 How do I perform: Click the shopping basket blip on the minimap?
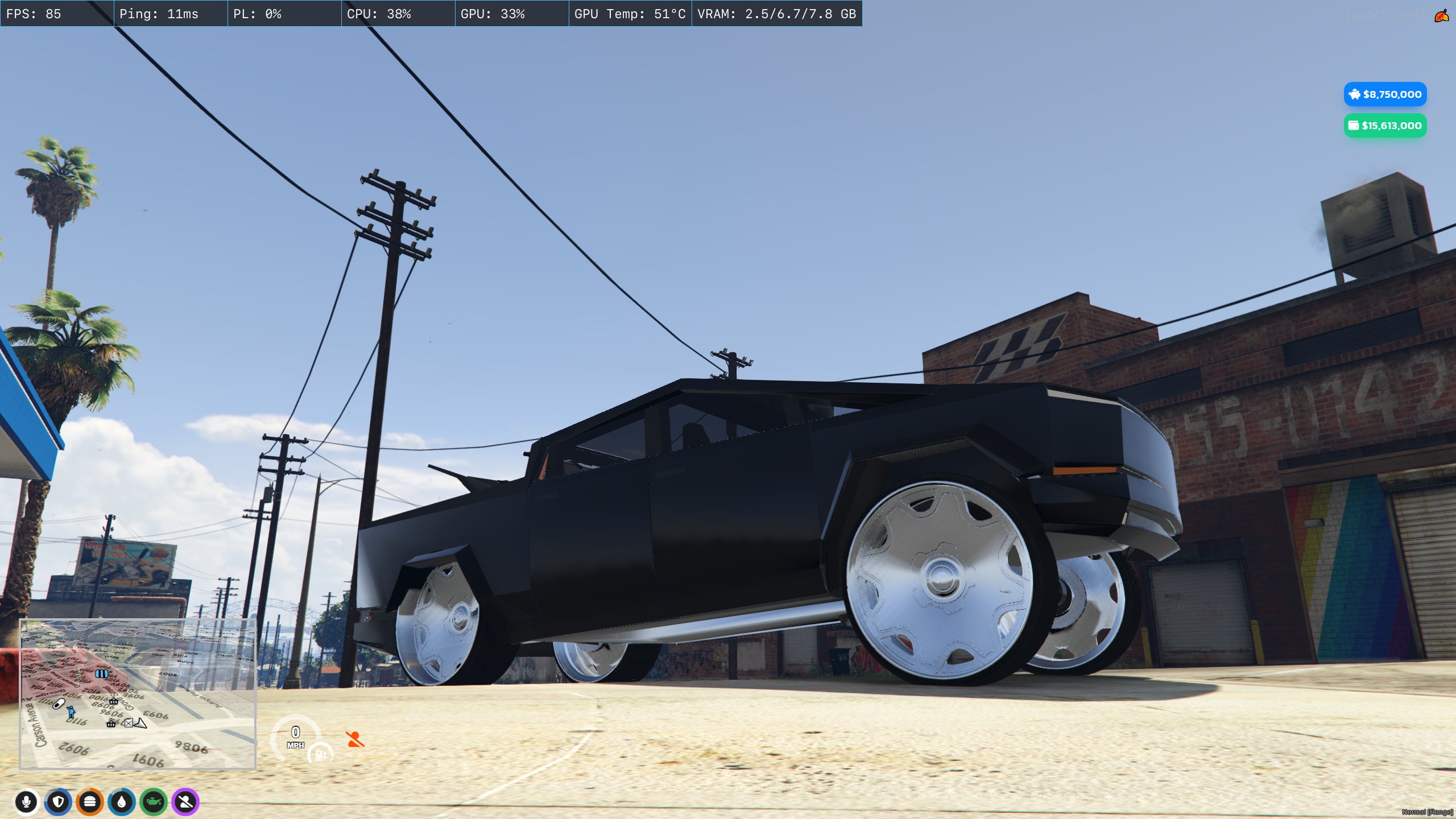tap(113, 702)
